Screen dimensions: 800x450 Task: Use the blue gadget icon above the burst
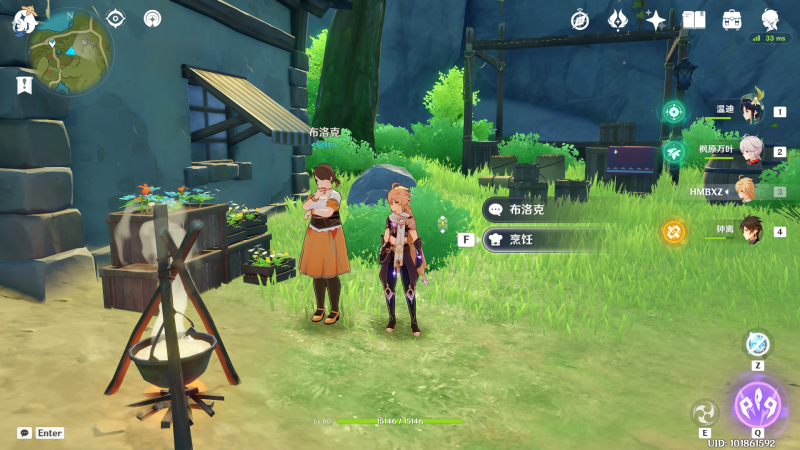[758, 344]
